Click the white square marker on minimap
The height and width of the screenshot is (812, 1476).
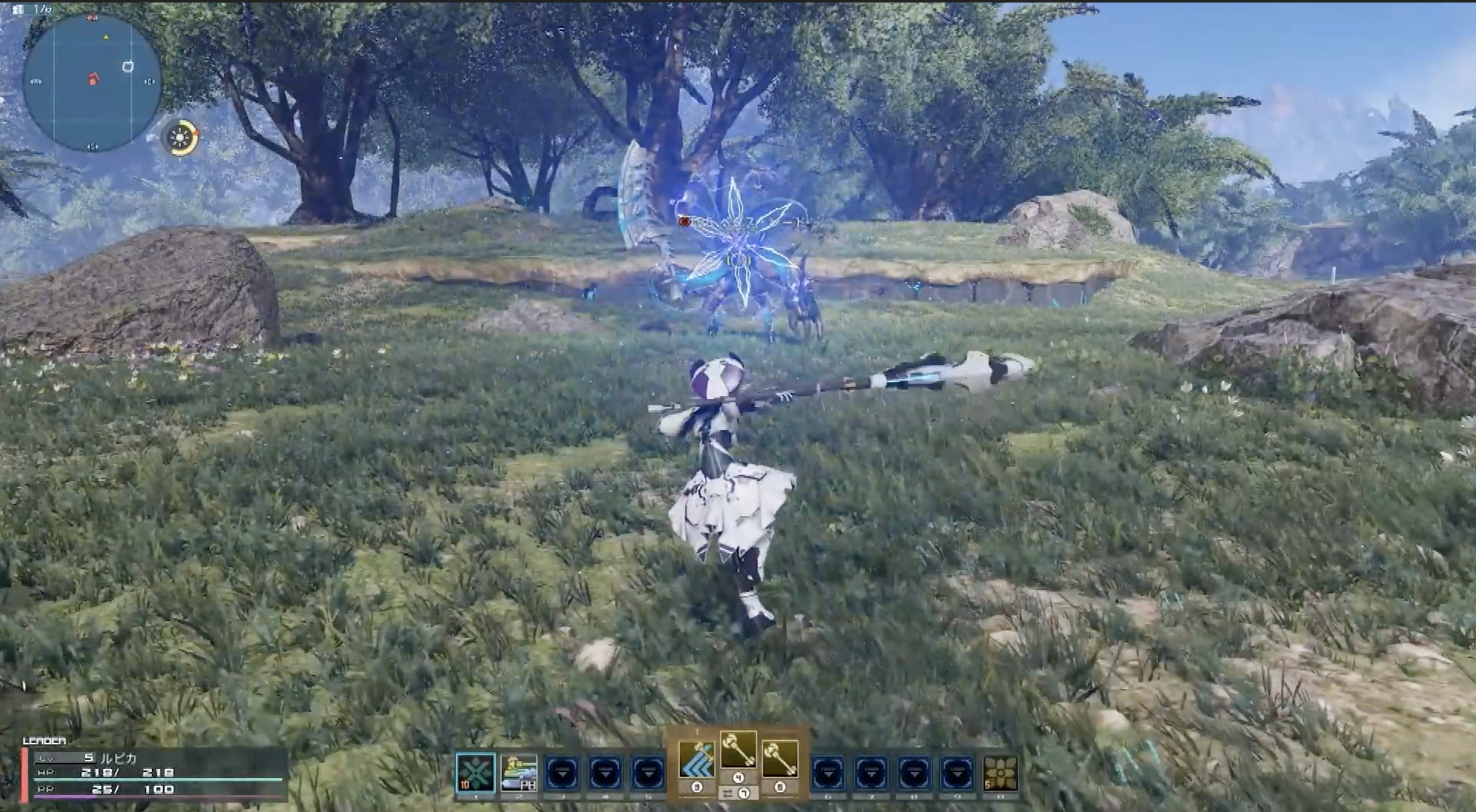(x=128, y=66)
